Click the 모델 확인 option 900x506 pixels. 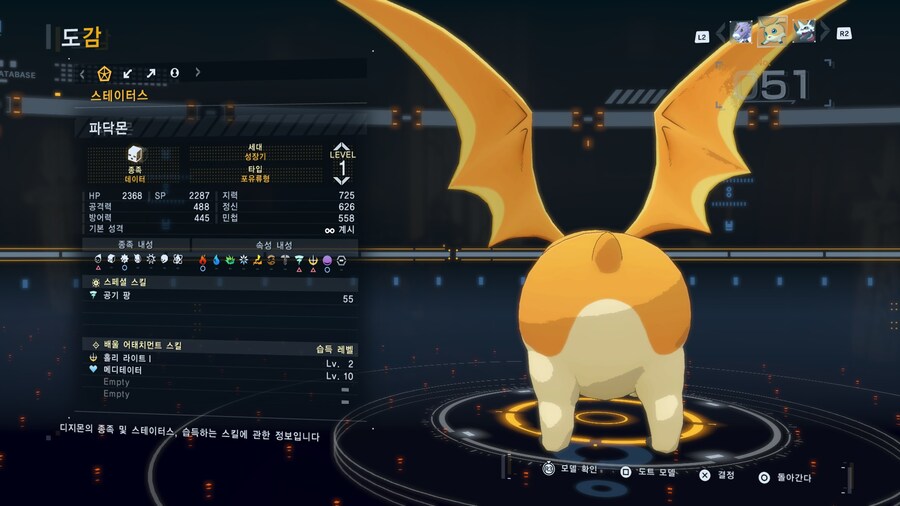[570, 469]
